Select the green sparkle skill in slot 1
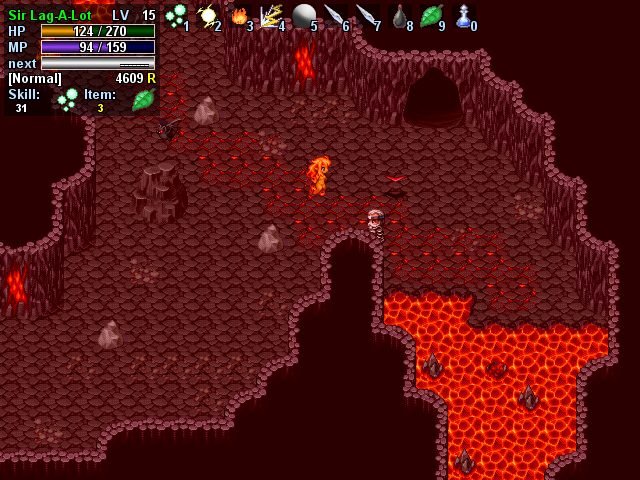The height and width of the screenshot is (480, 640). click(176, 15)
